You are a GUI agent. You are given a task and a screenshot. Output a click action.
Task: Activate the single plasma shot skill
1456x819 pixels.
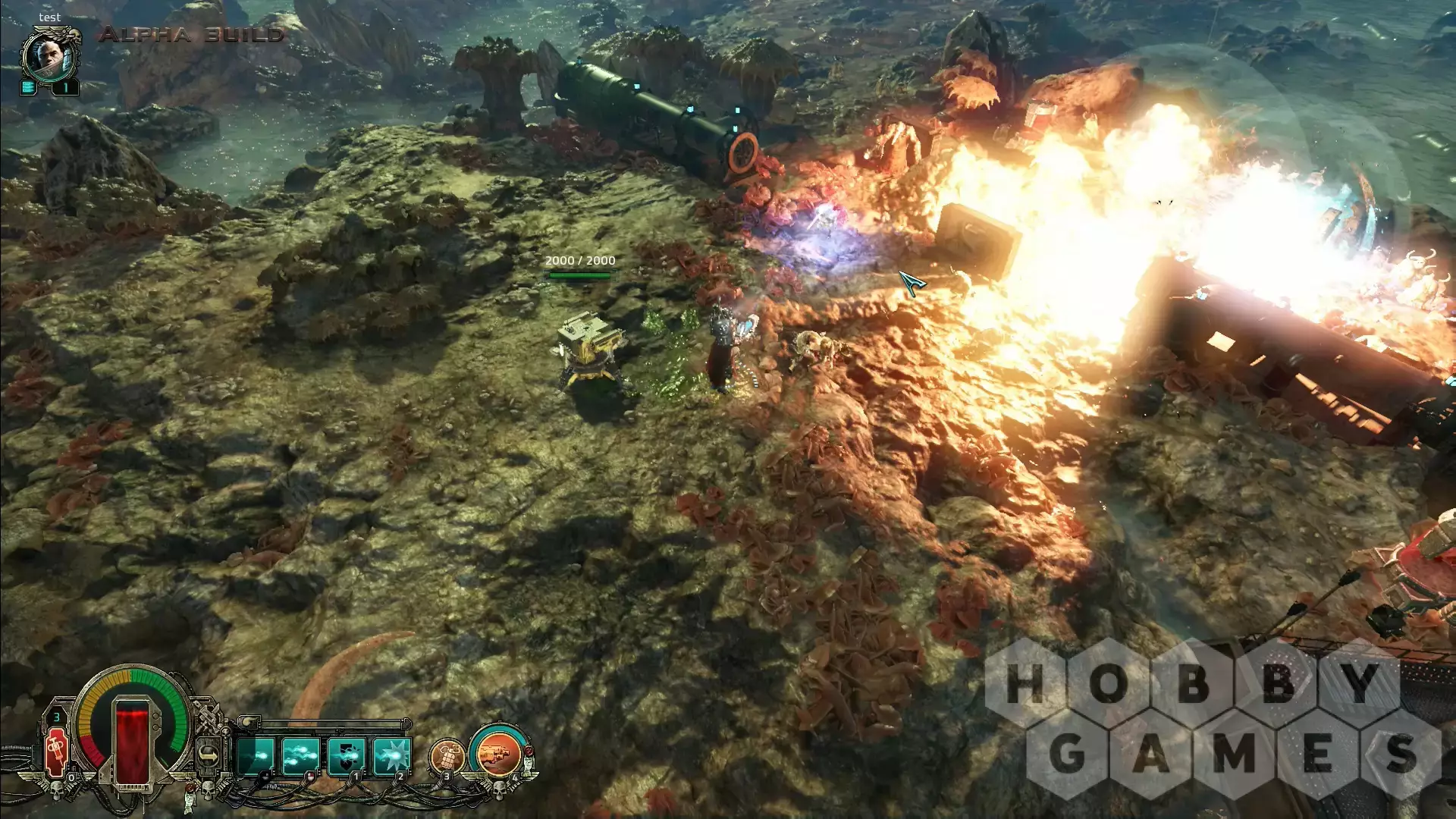[256, 756]
